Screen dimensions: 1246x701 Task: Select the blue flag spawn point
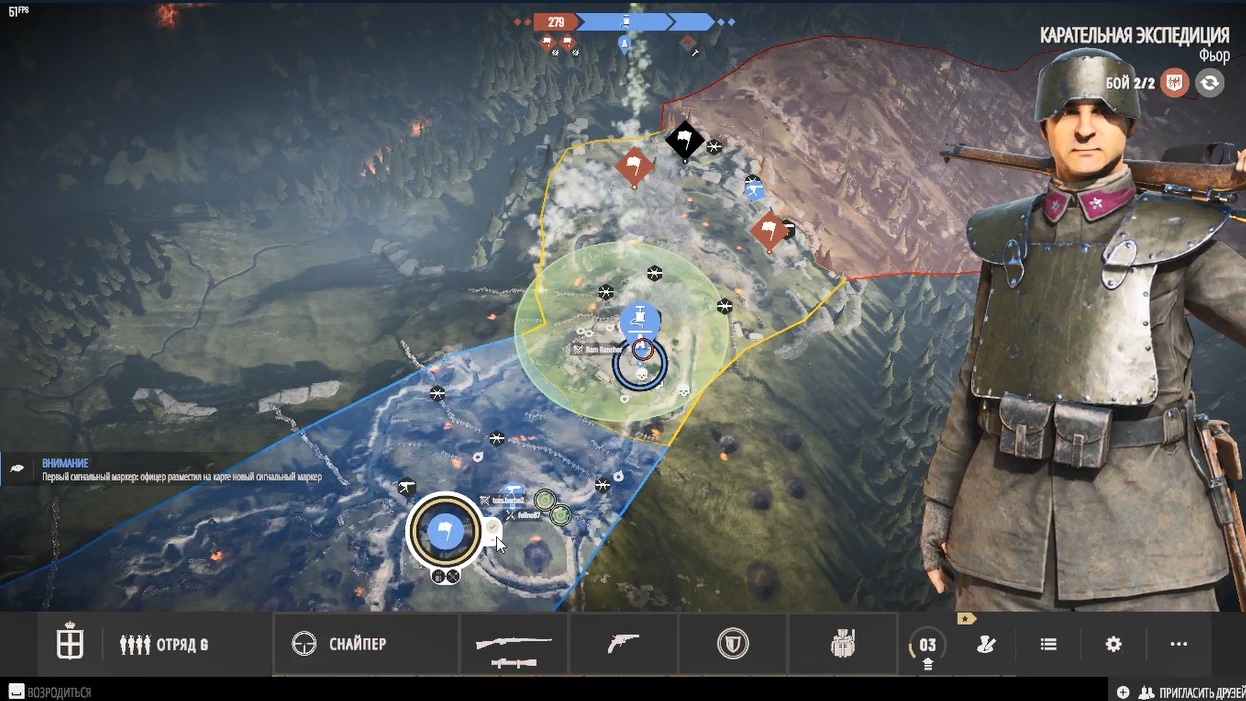pos(445,531)
